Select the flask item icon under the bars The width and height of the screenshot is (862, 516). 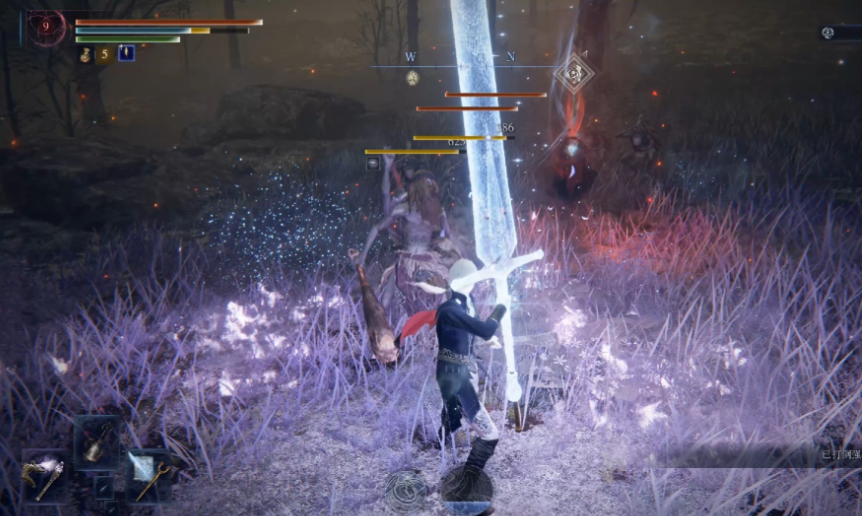pyautogui.click(x=85, y=54)
